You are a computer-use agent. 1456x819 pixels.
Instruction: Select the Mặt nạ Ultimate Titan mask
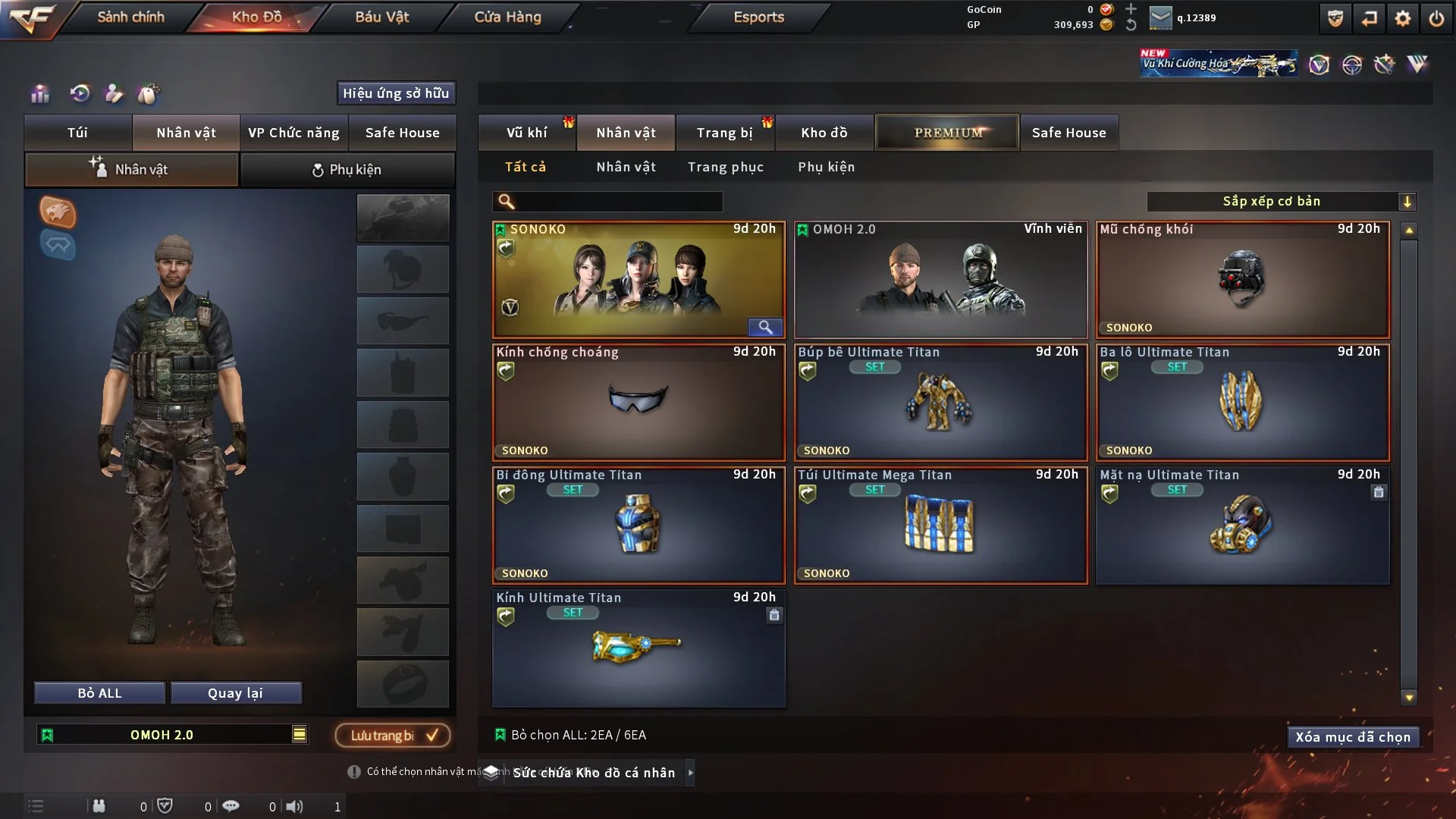coord(1242,525)
